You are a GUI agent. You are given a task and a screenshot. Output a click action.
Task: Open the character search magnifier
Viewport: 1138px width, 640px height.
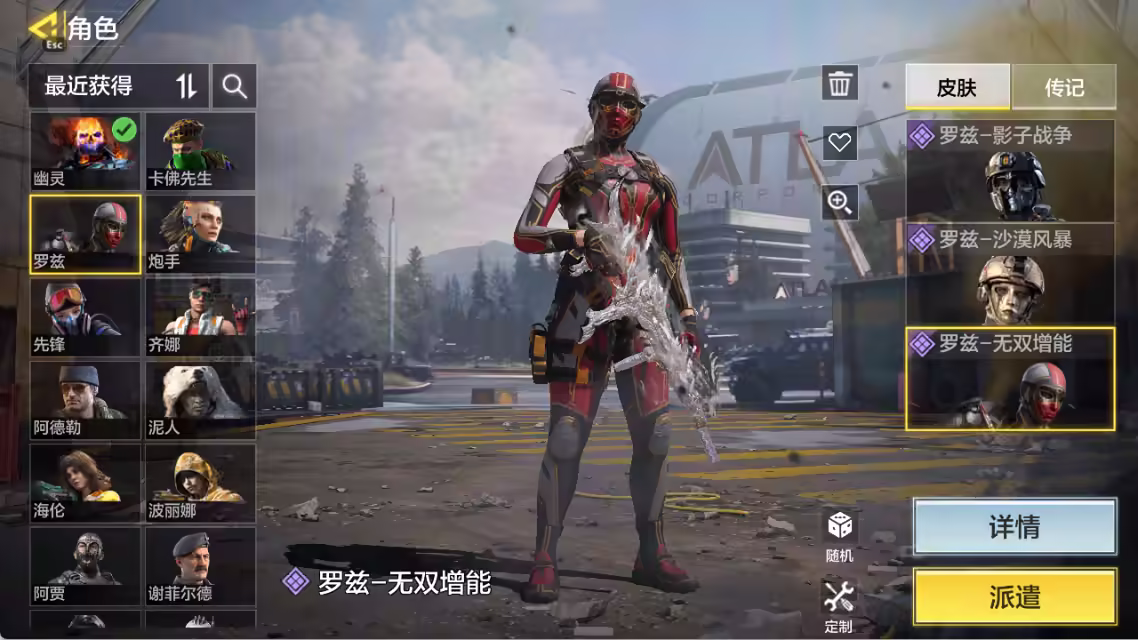pos(235,86)
